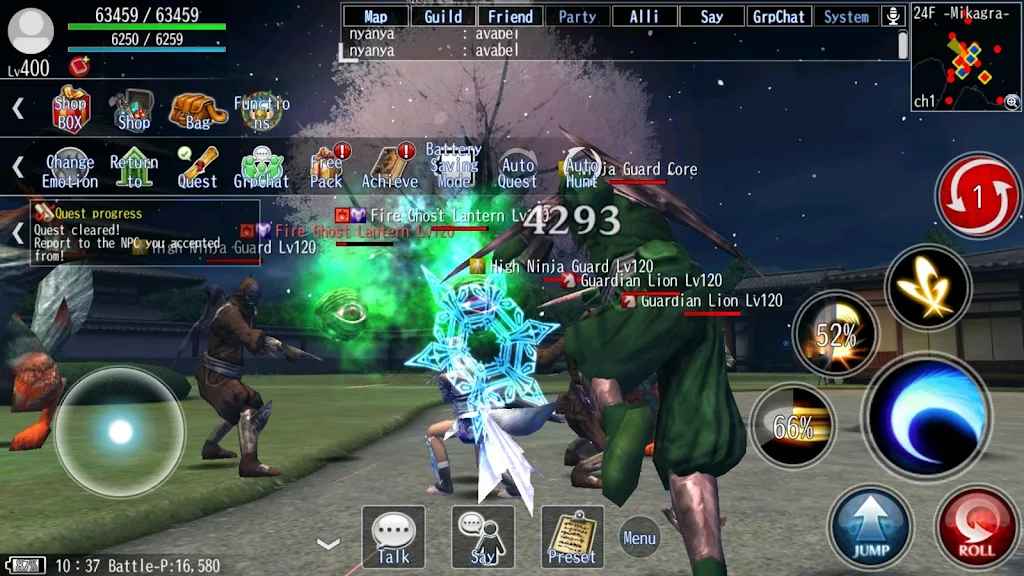This screenshot has height=576, width=1024.
Task: Open the Quest menu icon
Action: click(x=197, y=166)
